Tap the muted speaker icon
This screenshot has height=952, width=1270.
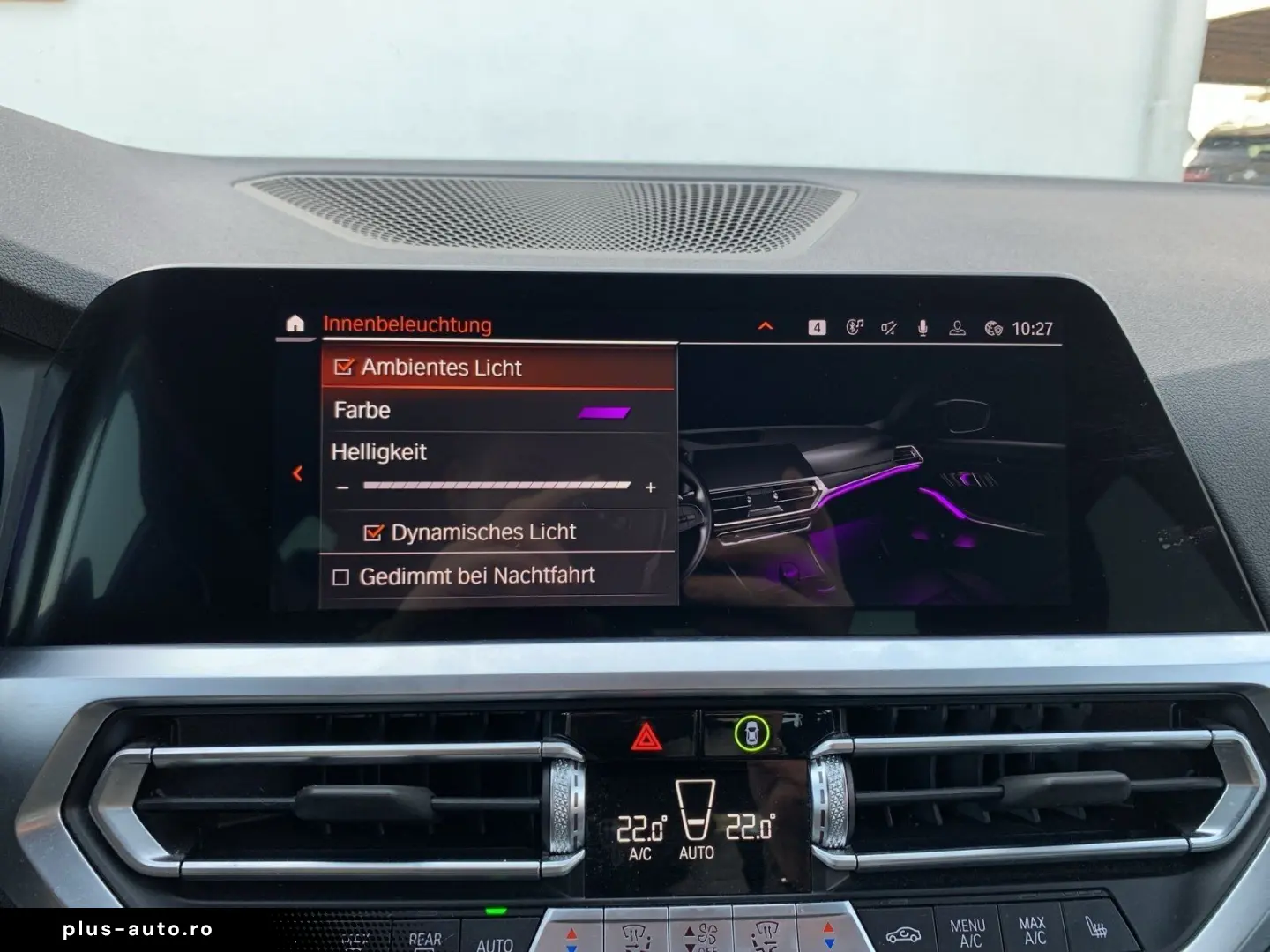click(x=887, y=328)
